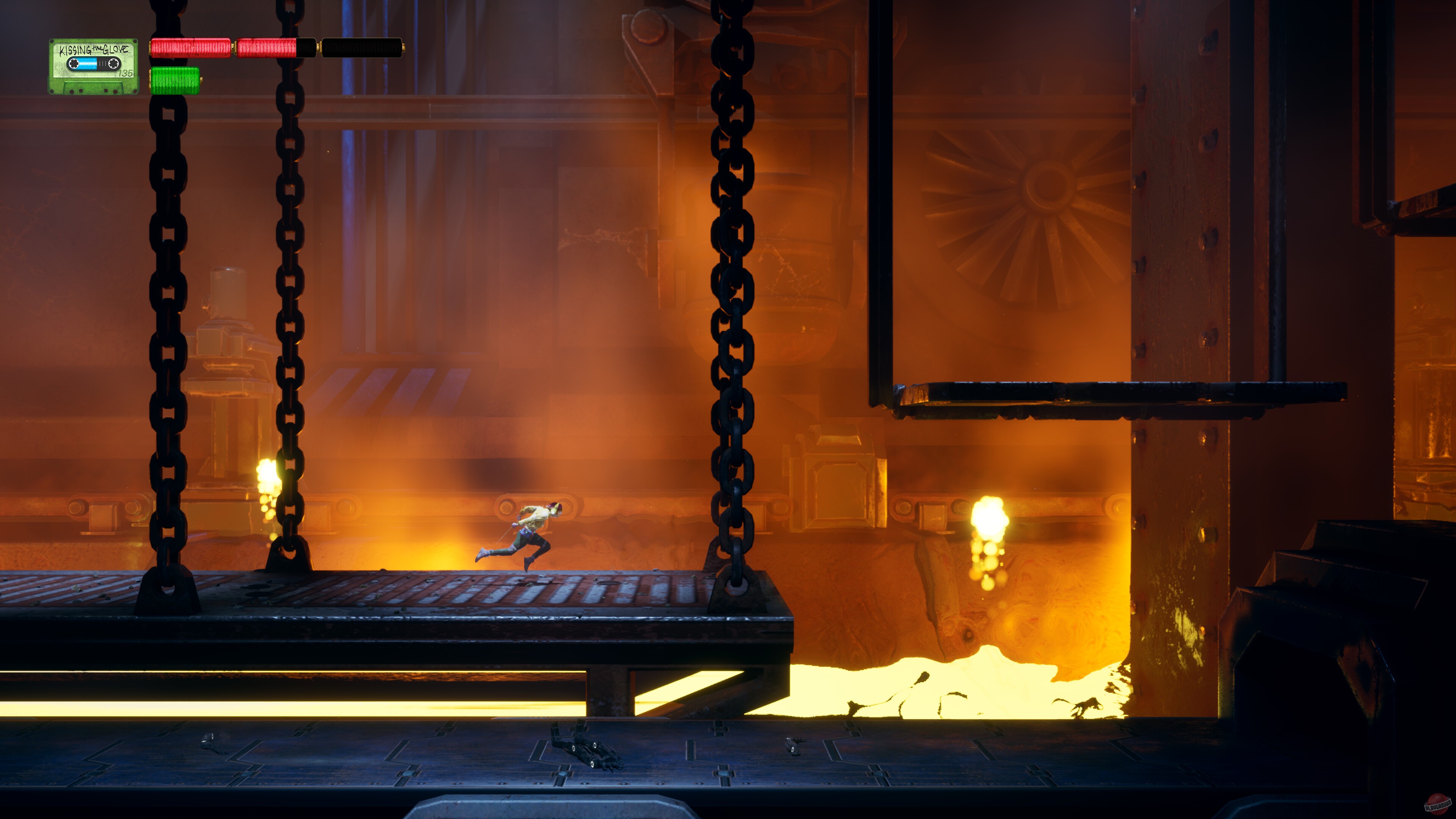Toggle the green stamina spool
1456x819 pixels.
(176, 82)
